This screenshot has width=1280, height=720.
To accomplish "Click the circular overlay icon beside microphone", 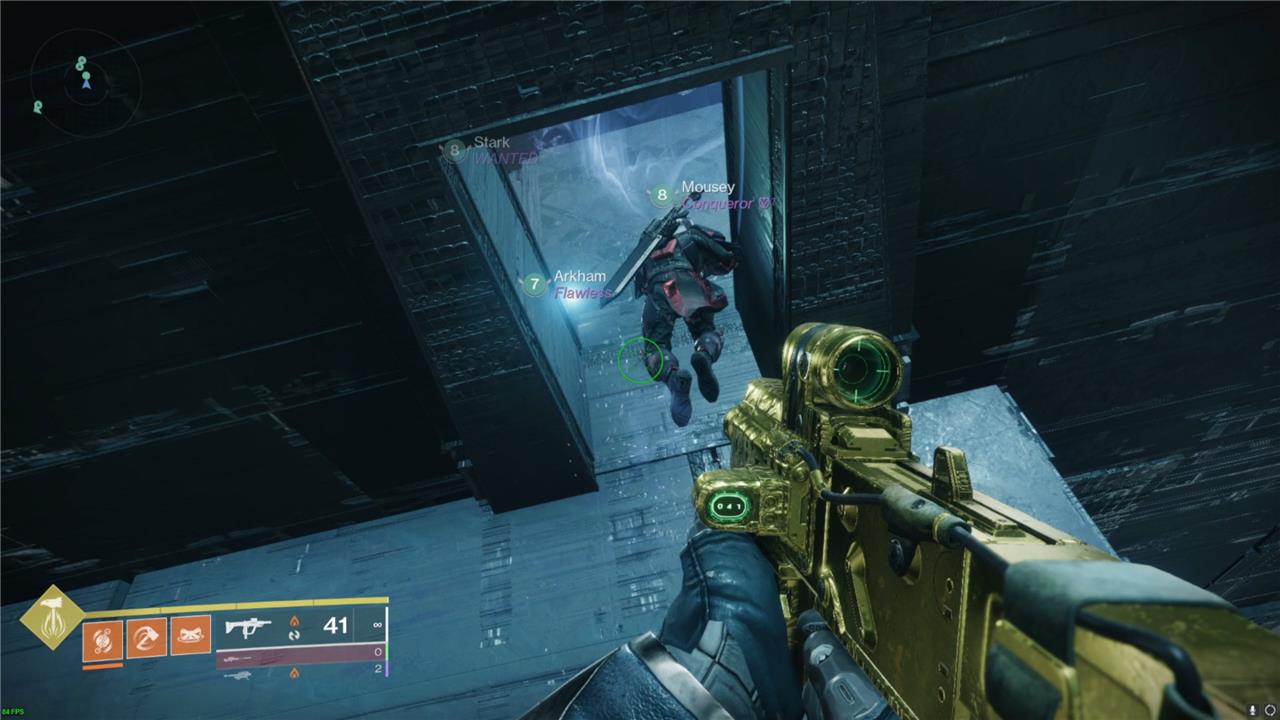I will click(1270, 710).
